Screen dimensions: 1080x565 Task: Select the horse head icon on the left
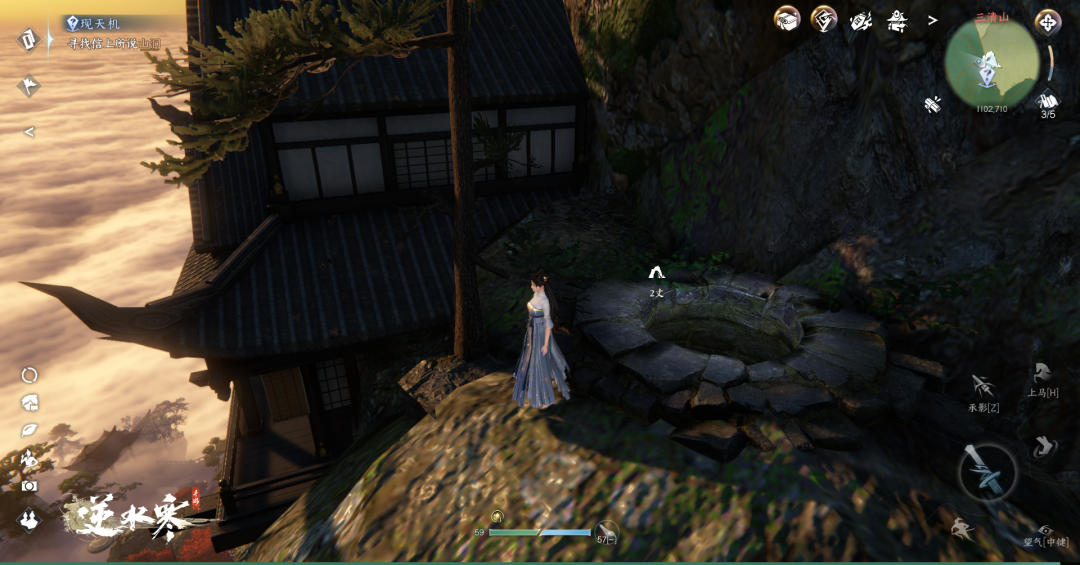coord(29,402)
